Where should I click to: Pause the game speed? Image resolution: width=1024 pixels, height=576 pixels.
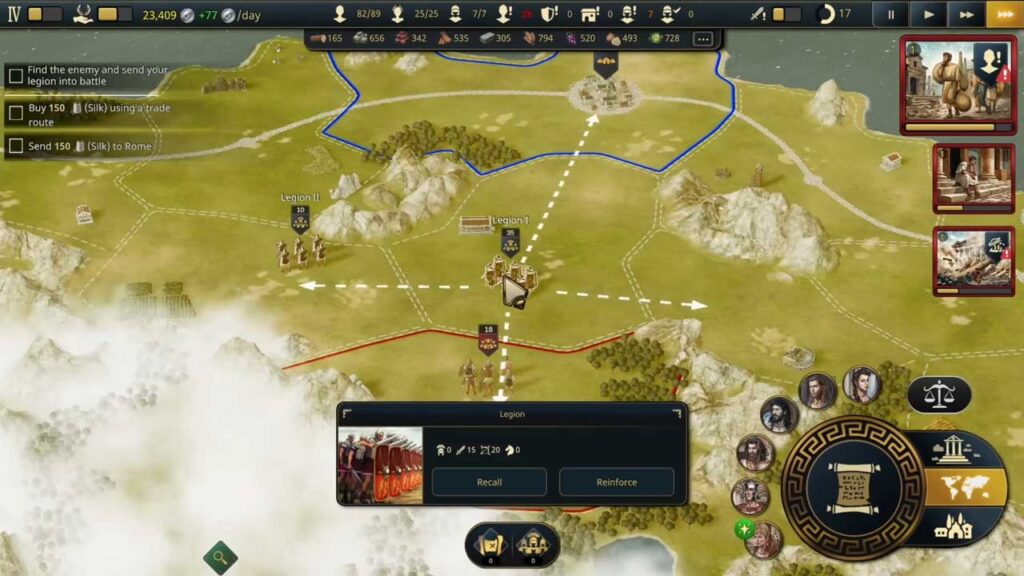(x=889, y=14)
